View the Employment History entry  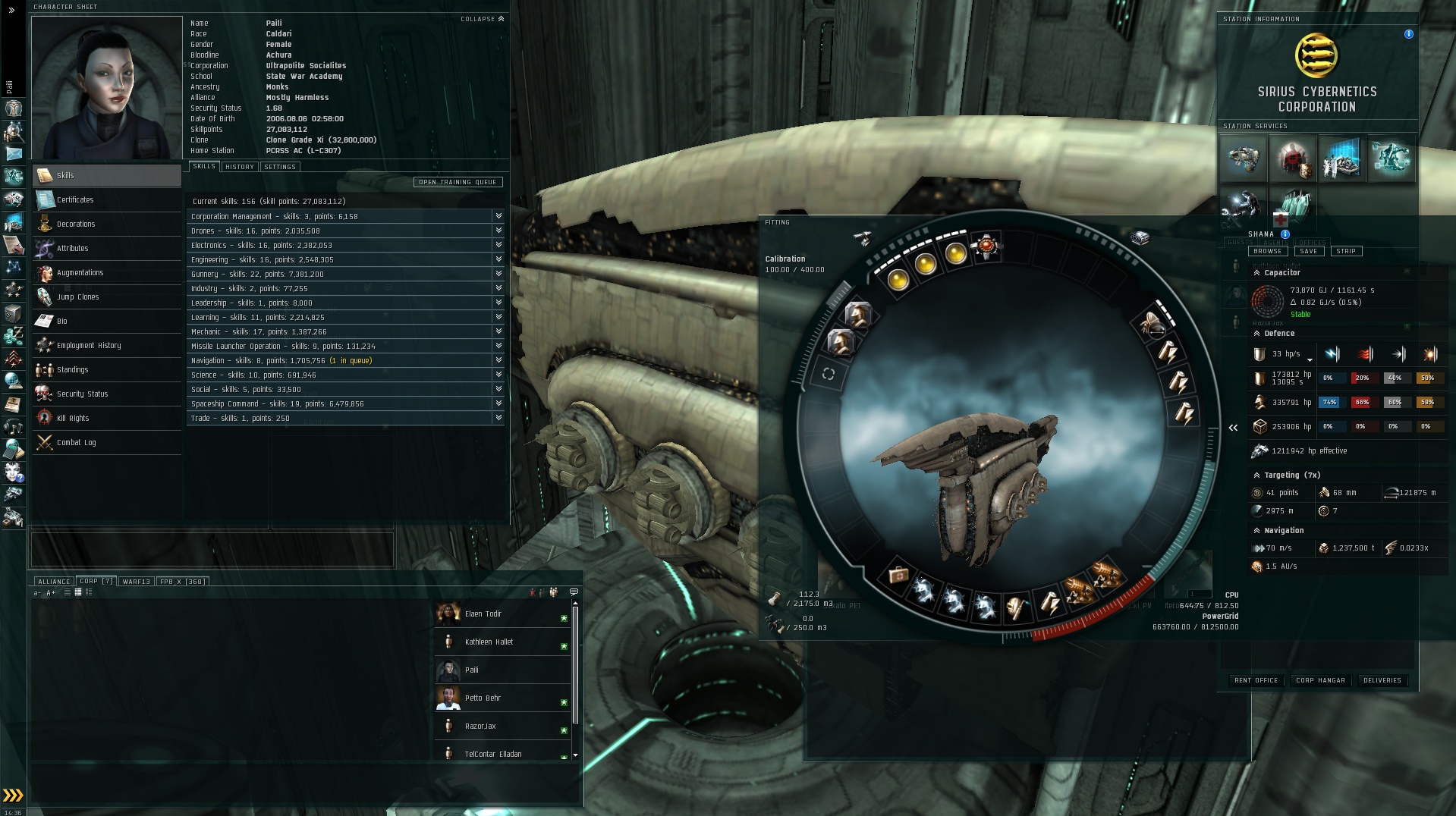click(x=89, y=346)
